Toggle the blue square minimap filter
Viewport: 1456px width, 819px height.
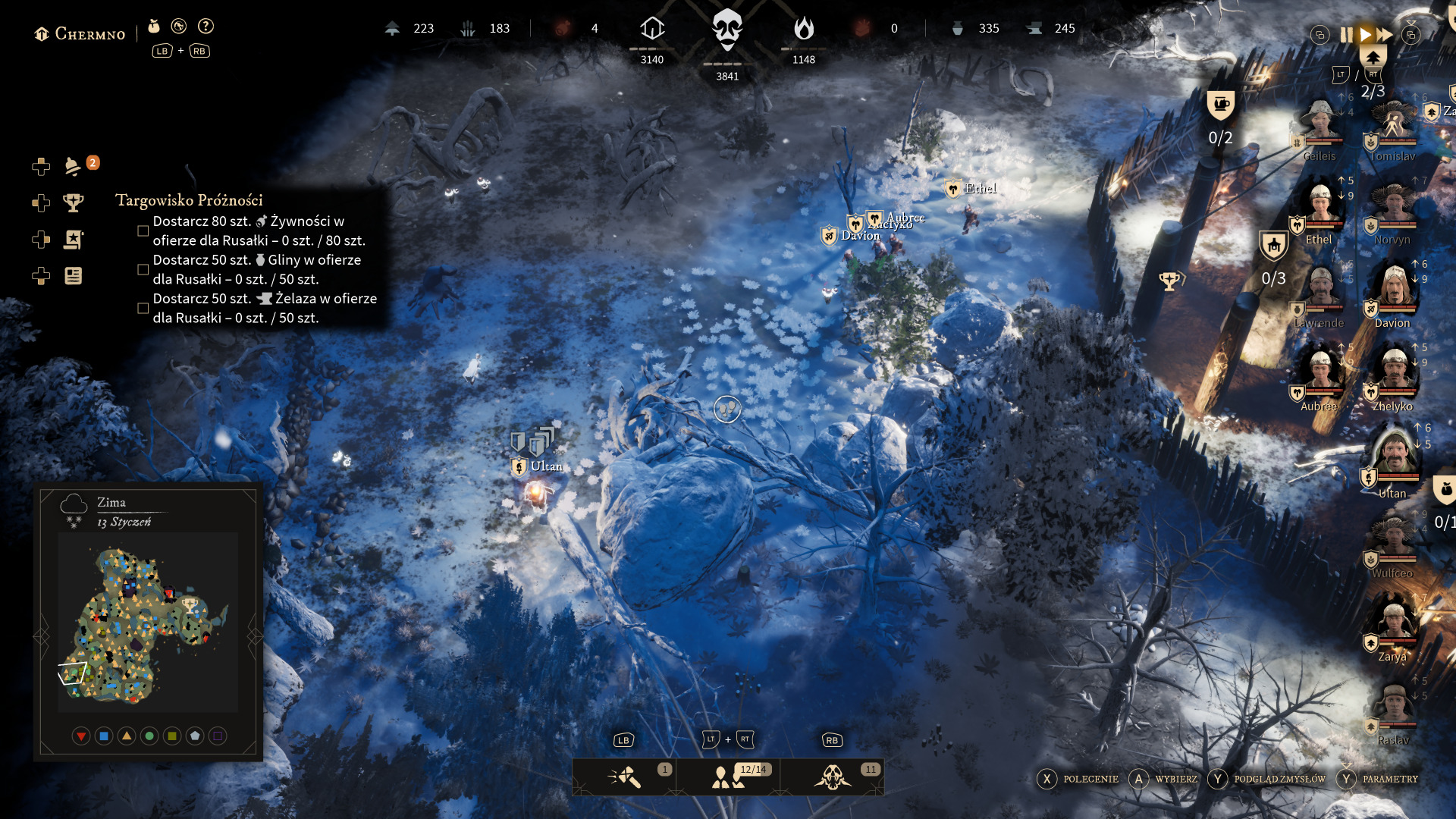click(x=104, y=736)
